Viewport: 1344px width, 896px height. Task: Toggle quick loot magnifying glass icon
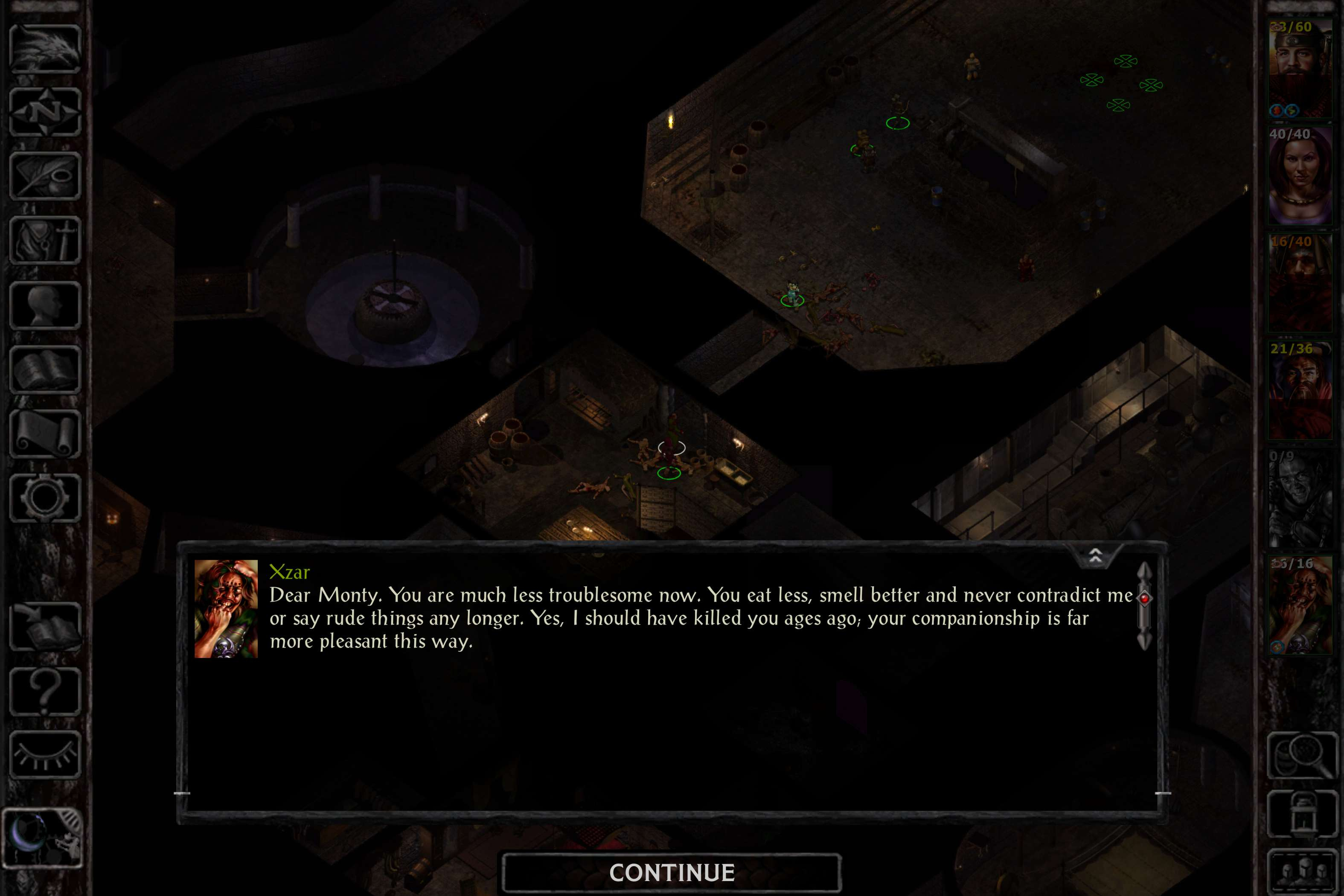(1302, 754)
